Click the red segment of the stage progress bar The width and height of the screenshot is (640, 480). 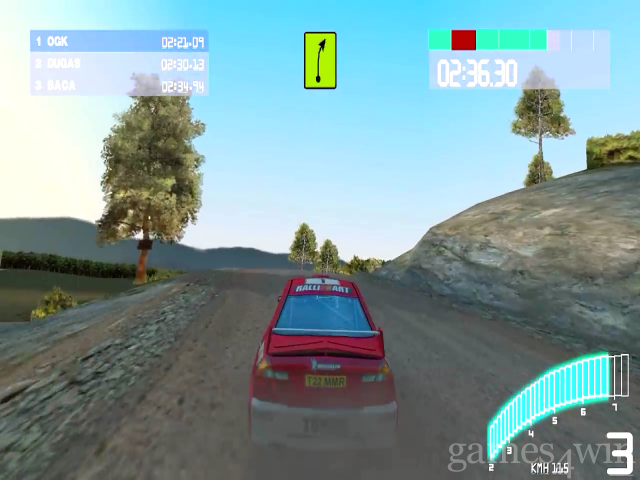pyautogui.click(x=463, y=40)
